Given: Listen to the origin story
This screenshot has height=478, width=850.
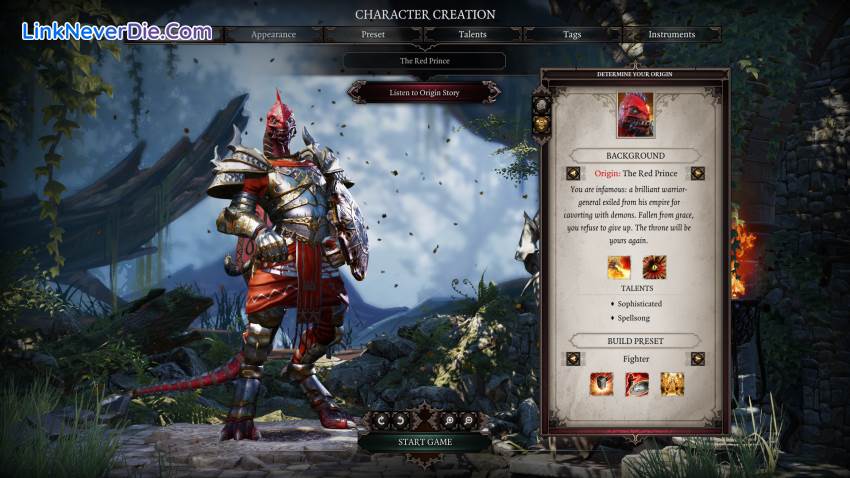Looking at the screenshot, I should 424,92.
